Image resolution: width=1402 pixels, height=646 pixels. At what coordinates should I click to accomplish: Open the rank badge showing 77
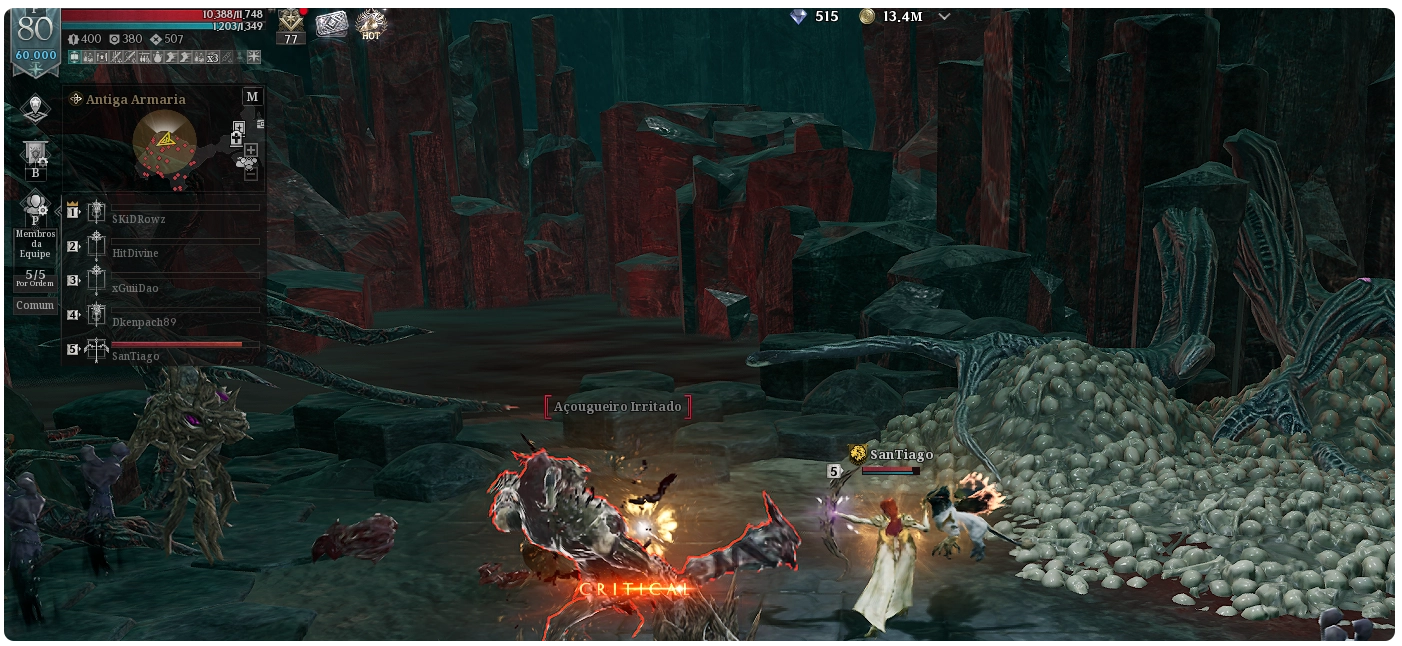[x=291, y=26]
